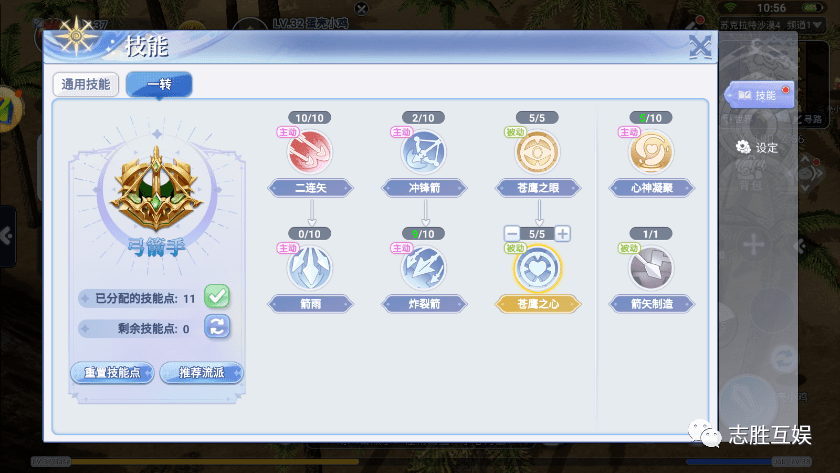The width and height of the screenshot is (840, 473).
Task: Open the 技能 side panel tab
Action: (x=762, y=95)
